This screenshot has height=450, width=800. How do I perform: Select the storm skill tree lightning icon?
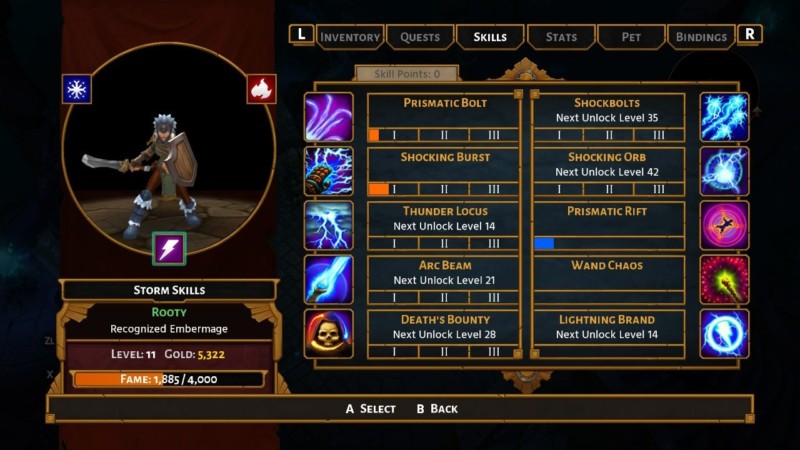169,248
